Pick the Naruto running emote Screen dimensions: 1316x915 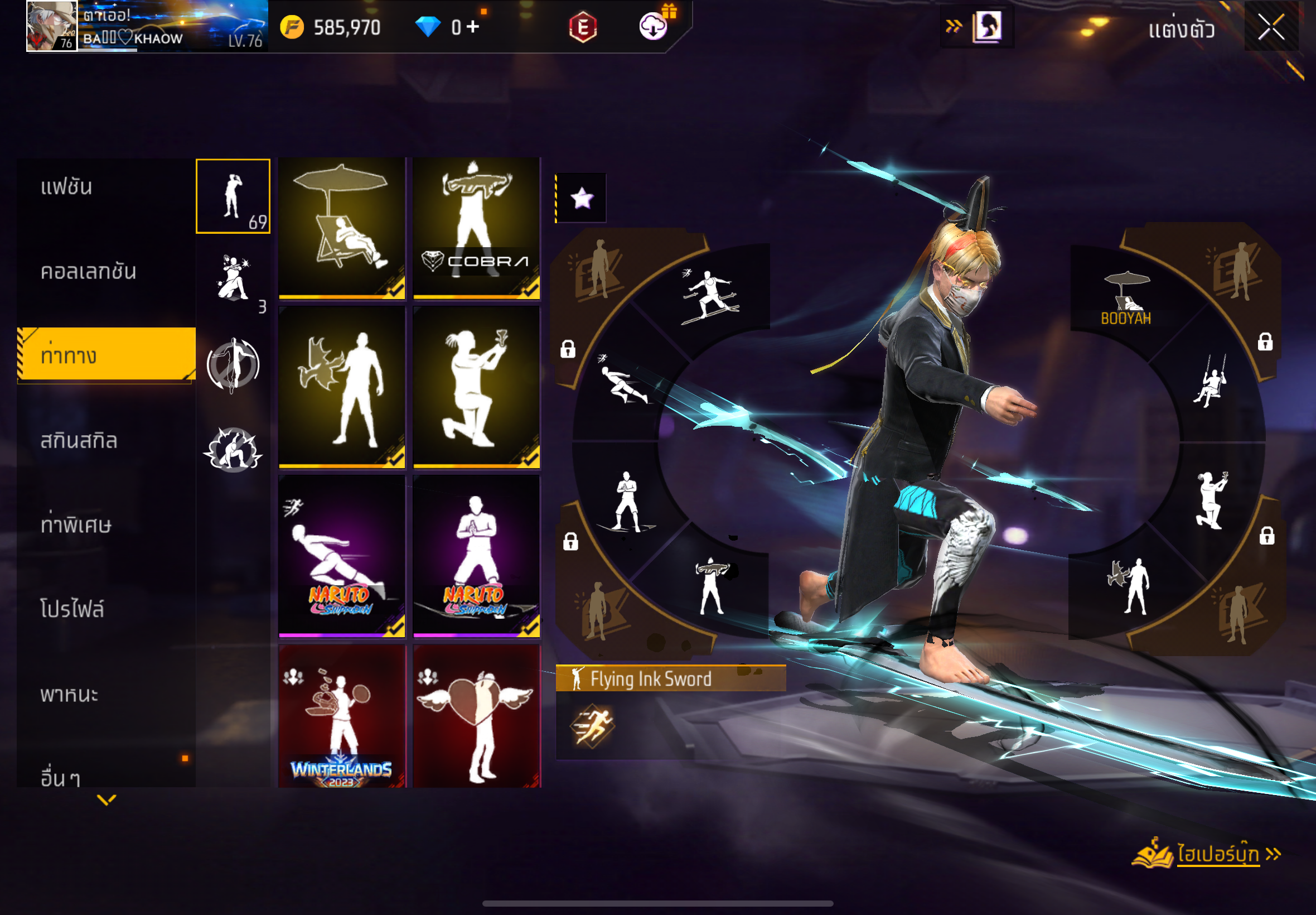point(341,555)
